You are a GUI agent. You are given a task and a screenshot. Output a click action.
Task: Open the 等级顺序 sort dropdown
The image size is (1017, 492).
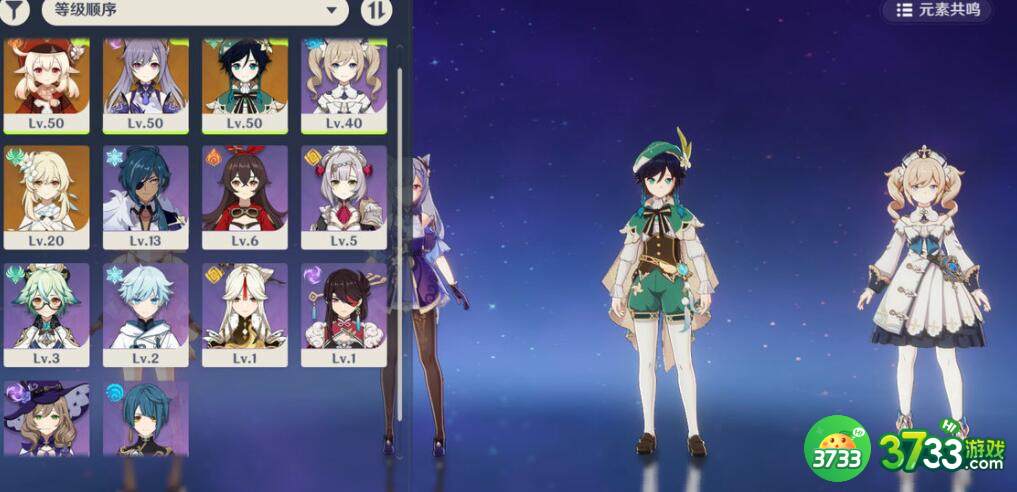(x=195, y=11)
